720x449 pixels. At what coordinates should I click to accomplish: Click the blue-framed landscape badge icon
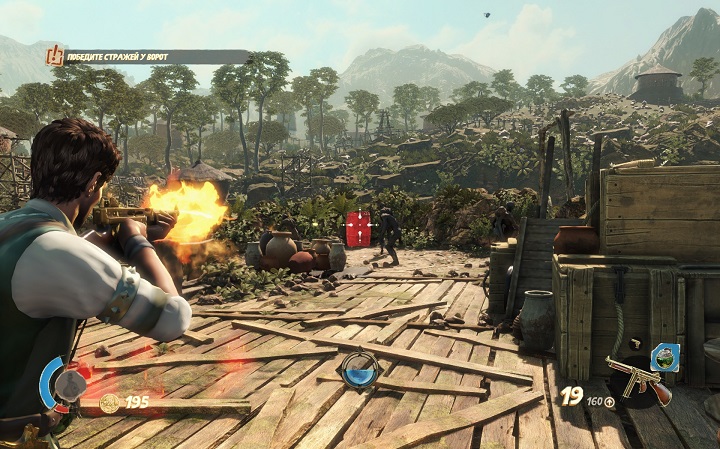(664, 356)
